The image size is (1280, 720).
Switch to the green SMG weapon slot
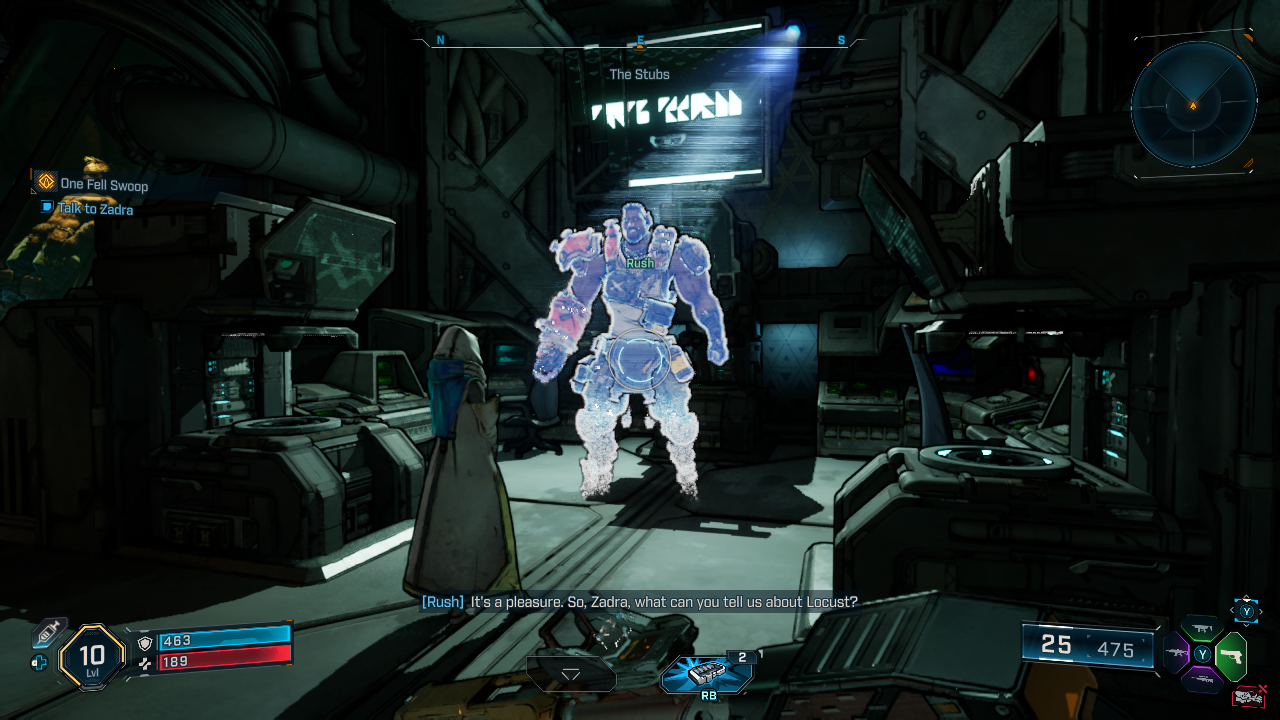tap(1202, 628)
